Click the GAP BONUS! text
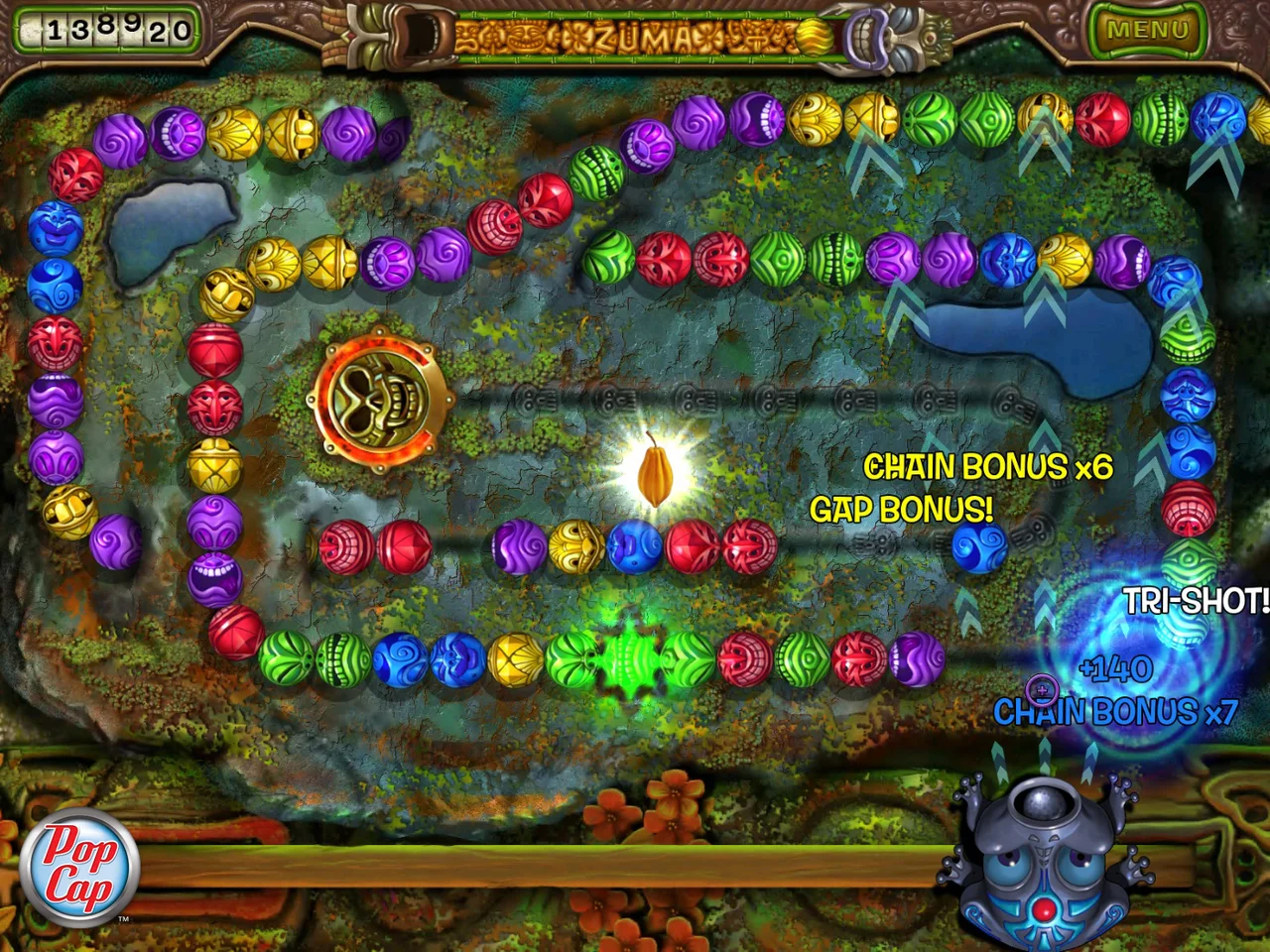Image resolution: width=1270 pixels, height=952 pixels. 901,510
